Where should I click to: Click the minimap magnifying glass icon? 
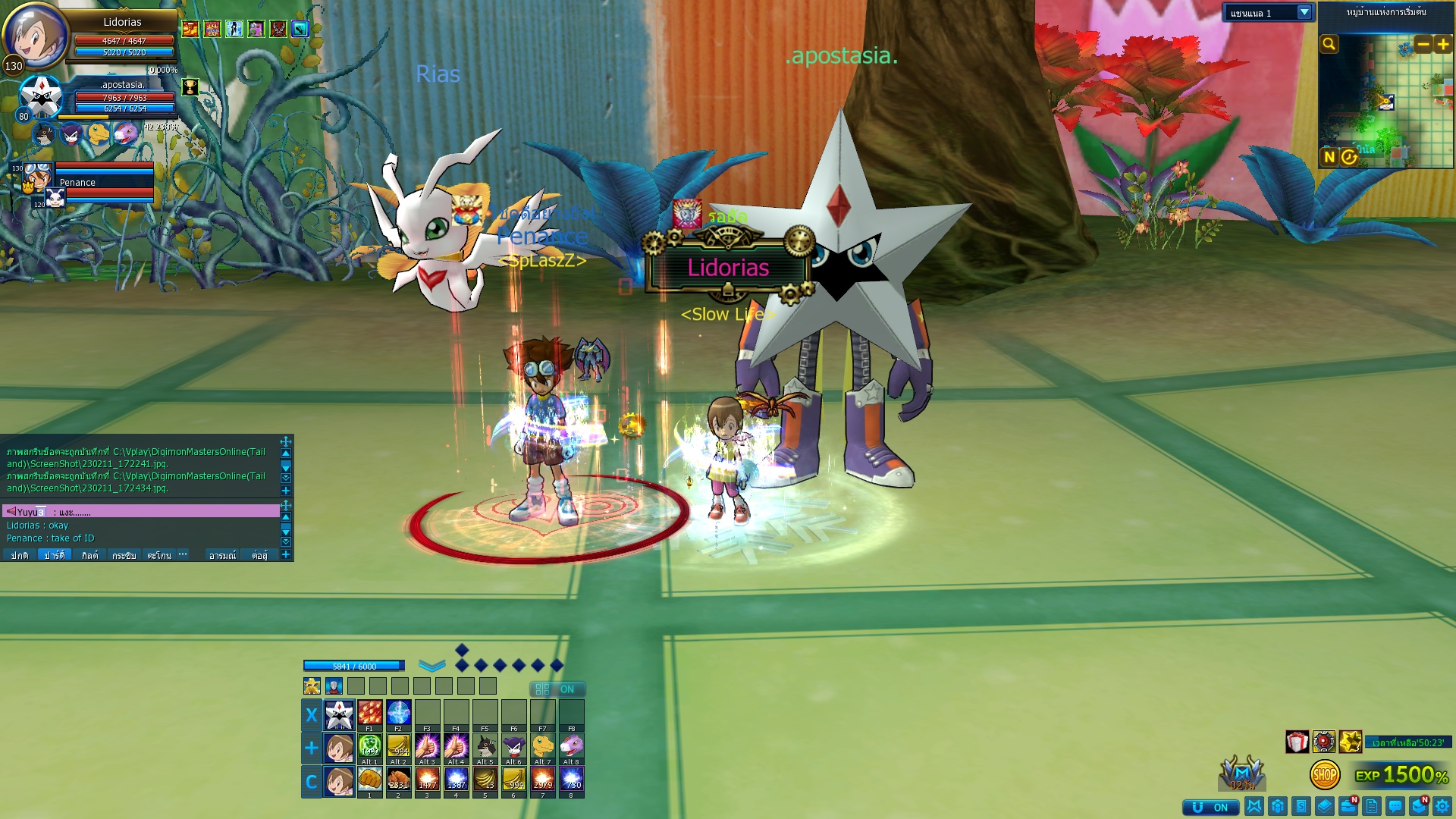point(1329,44)
